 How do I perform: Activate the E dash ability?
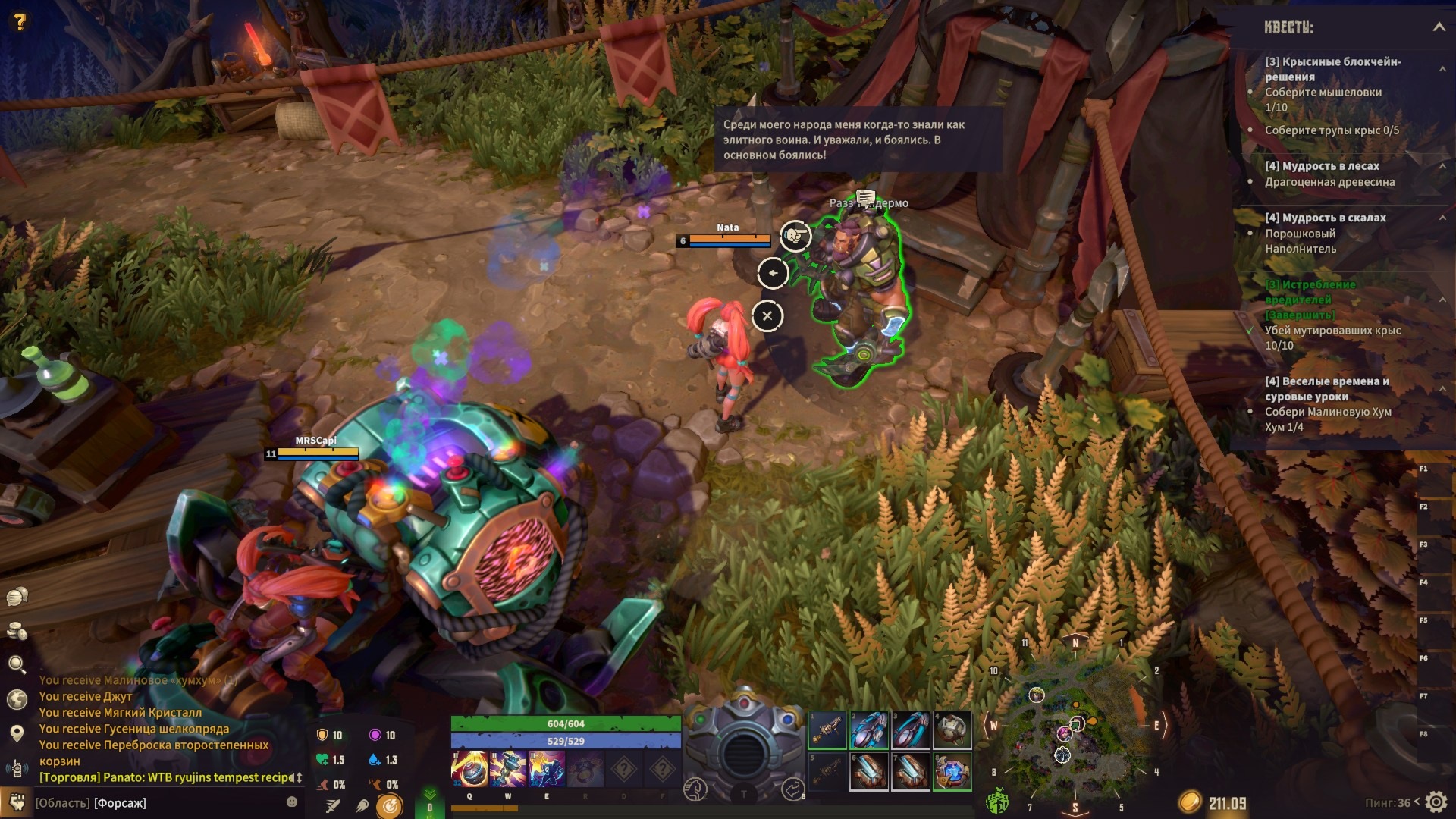(547, 768)
